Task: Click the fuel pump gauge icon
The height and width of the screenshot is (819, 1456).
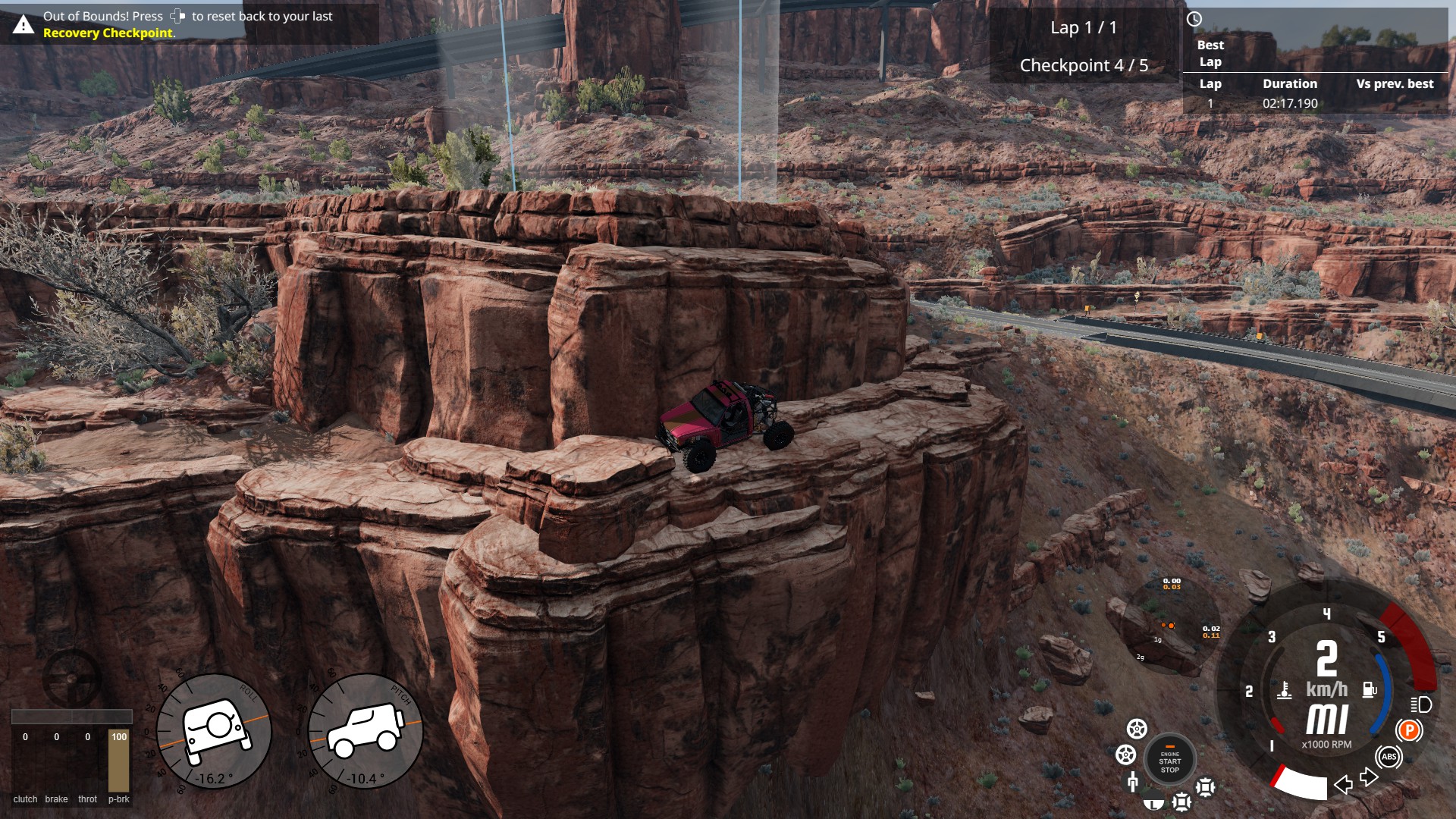Action: click(1370, 689)
